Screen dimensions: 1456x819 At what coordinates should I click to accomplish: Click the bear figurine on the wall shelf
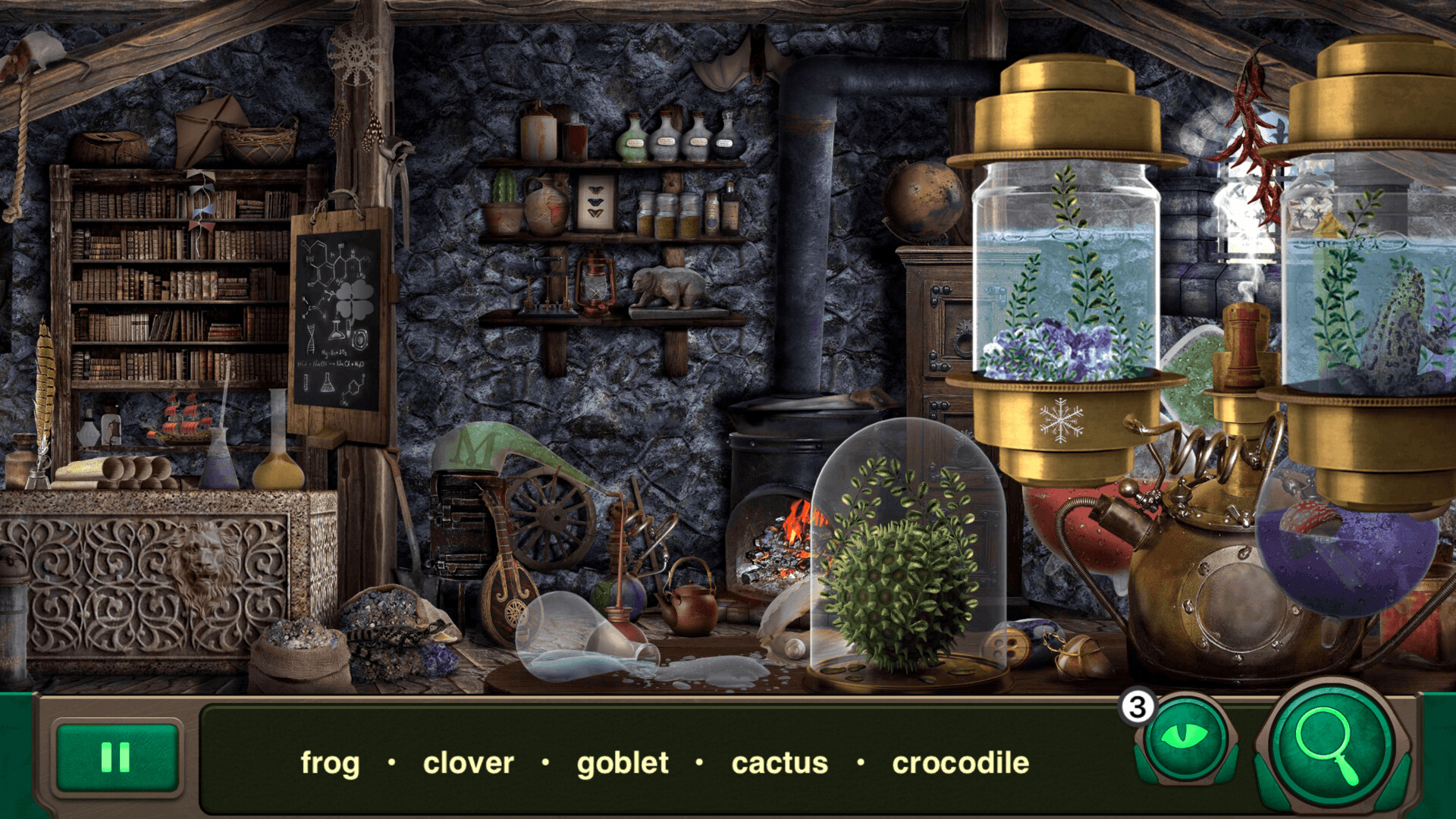click(667, 284)
